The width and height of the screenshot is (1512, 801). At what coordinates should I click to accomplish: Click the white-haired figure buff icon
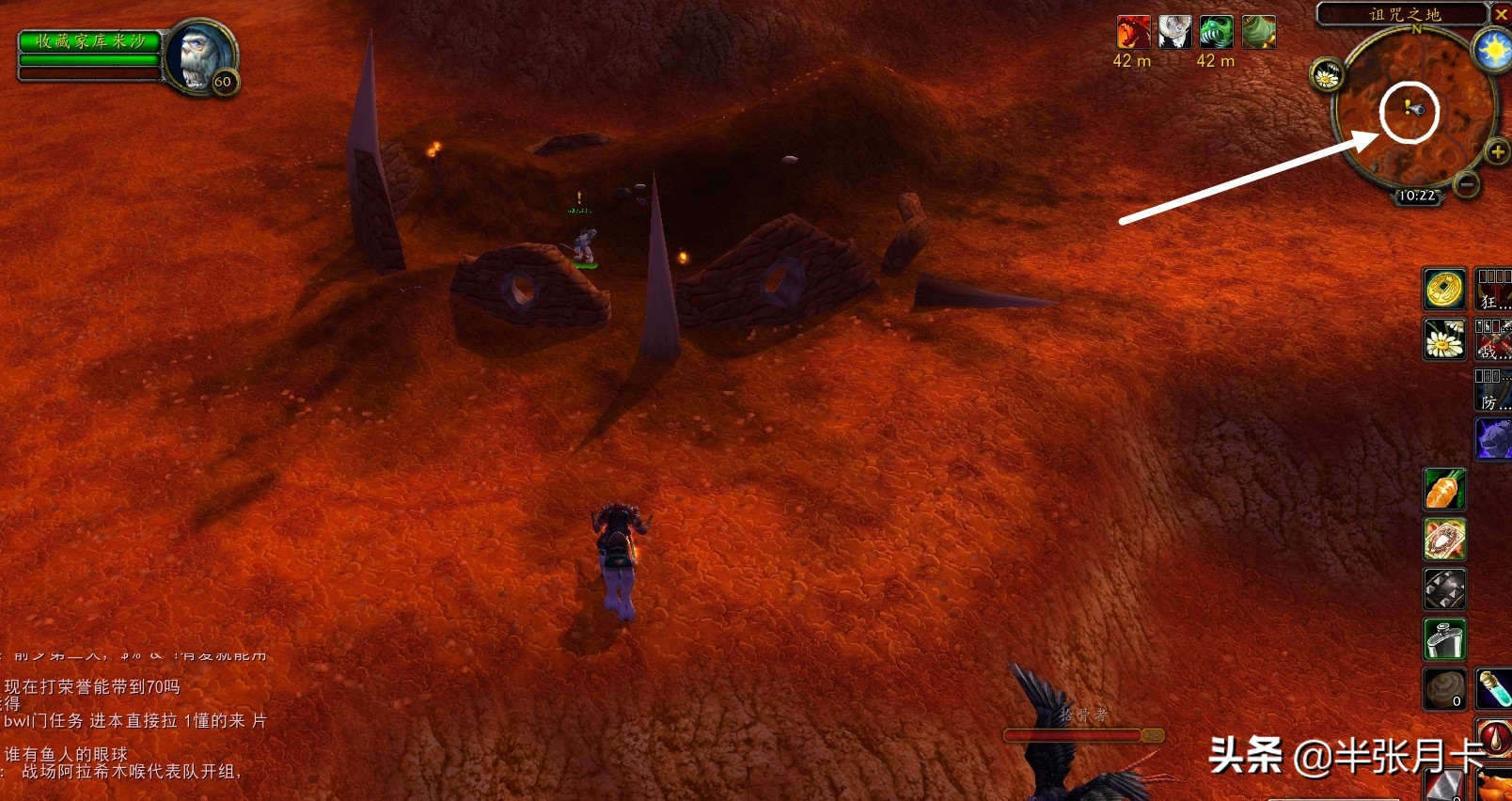1174,33
